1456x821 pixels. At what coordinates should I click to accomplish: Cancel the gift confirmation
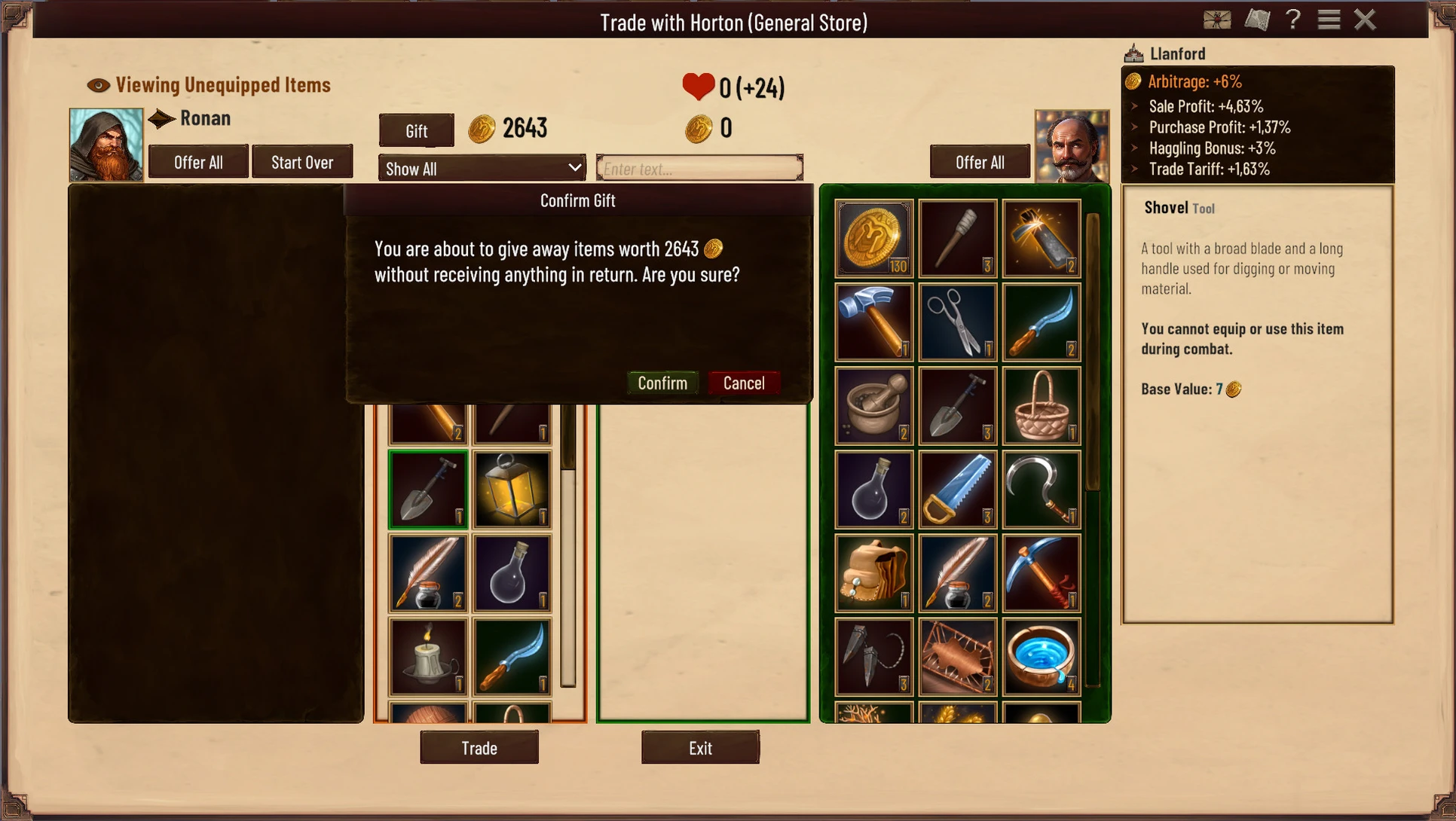743,383
